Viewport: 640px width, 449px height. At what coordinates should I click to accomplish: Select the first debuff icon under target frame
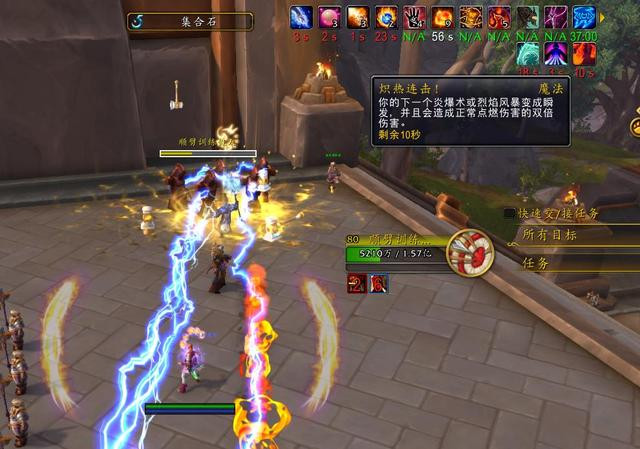click(355, 284)
